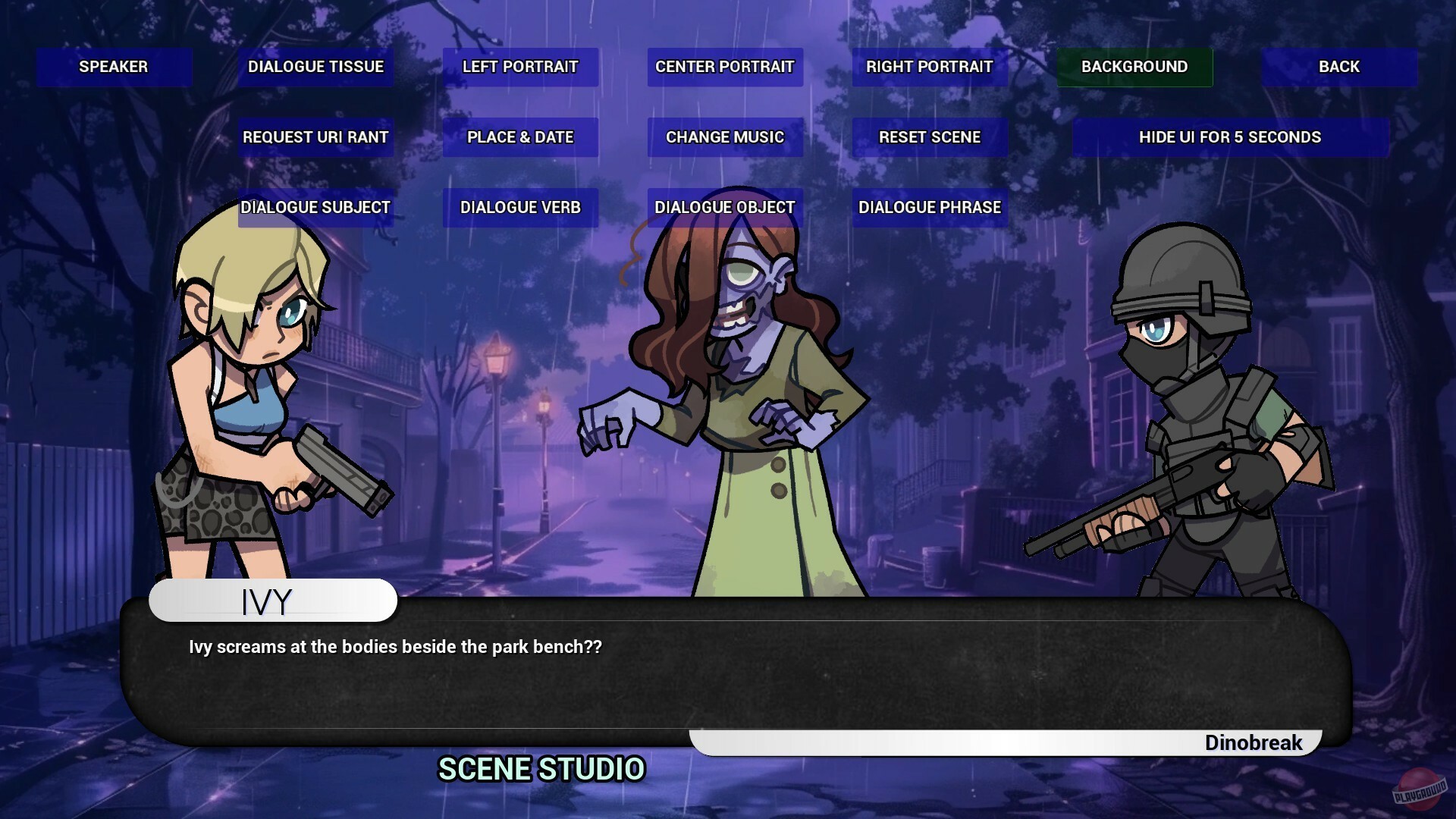
Task: Click RESET SCENE
Action: point(929,137)
